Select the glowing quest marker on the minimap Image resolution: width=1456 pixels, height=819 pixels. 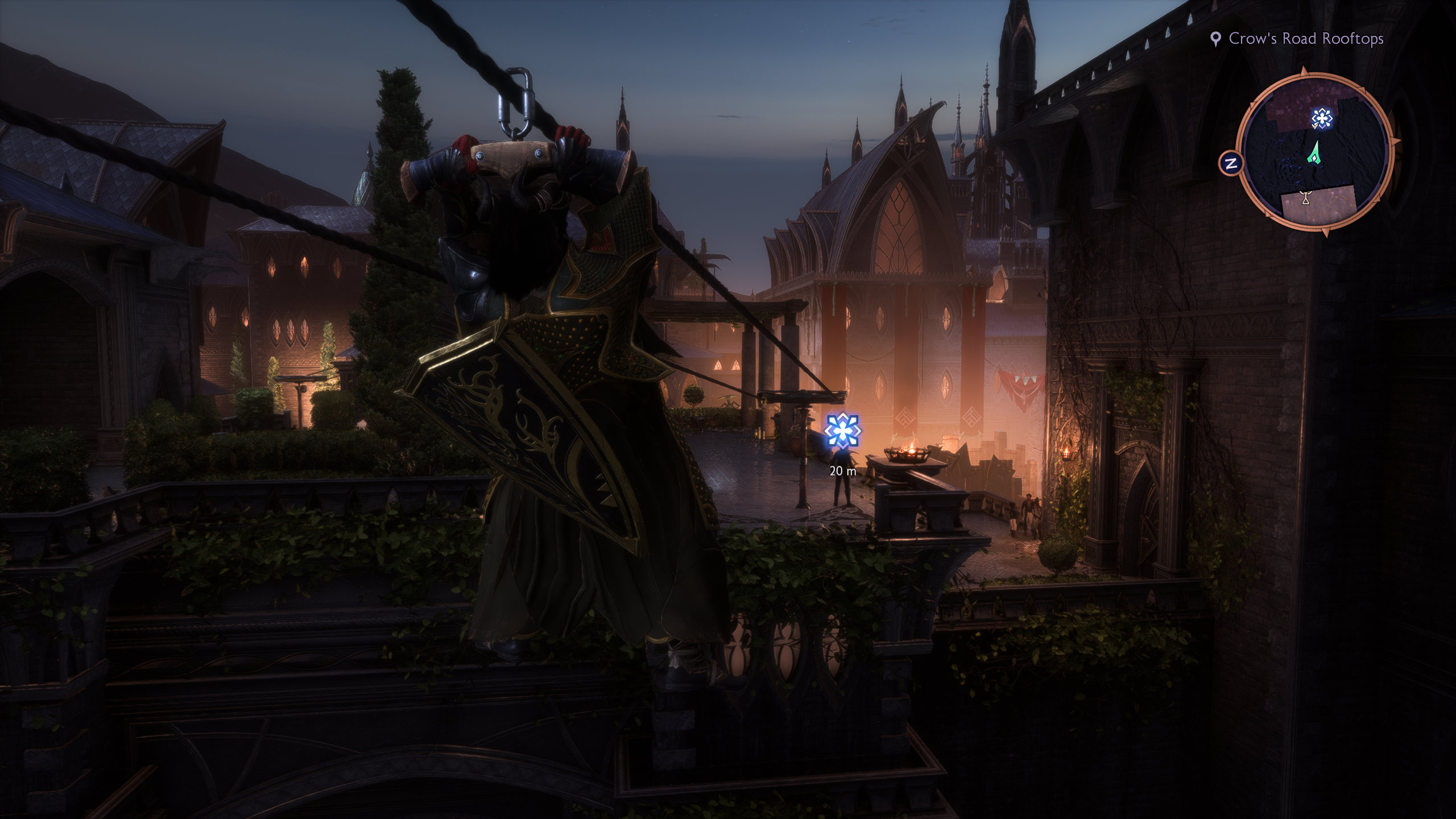(1322, 119)
